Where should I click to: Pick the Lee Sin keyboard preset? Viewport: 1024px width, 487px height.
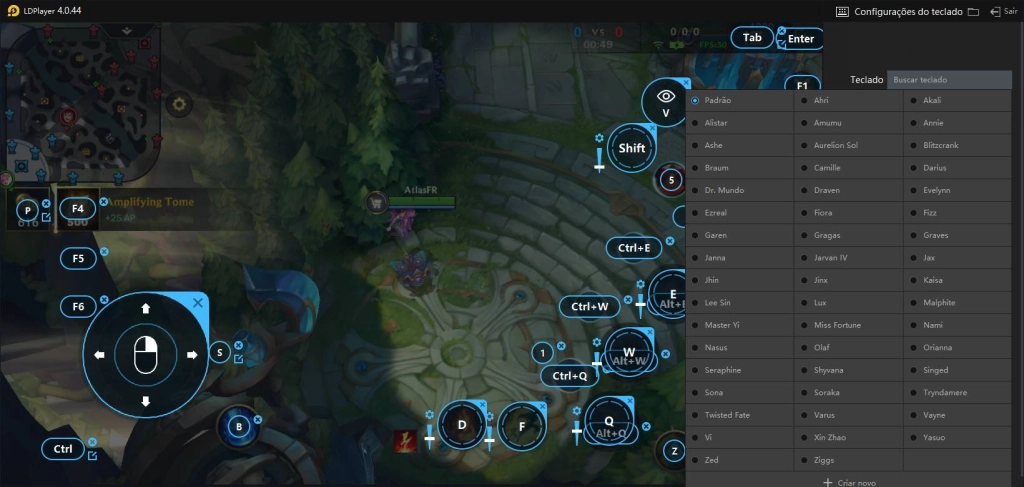[717, 302]
